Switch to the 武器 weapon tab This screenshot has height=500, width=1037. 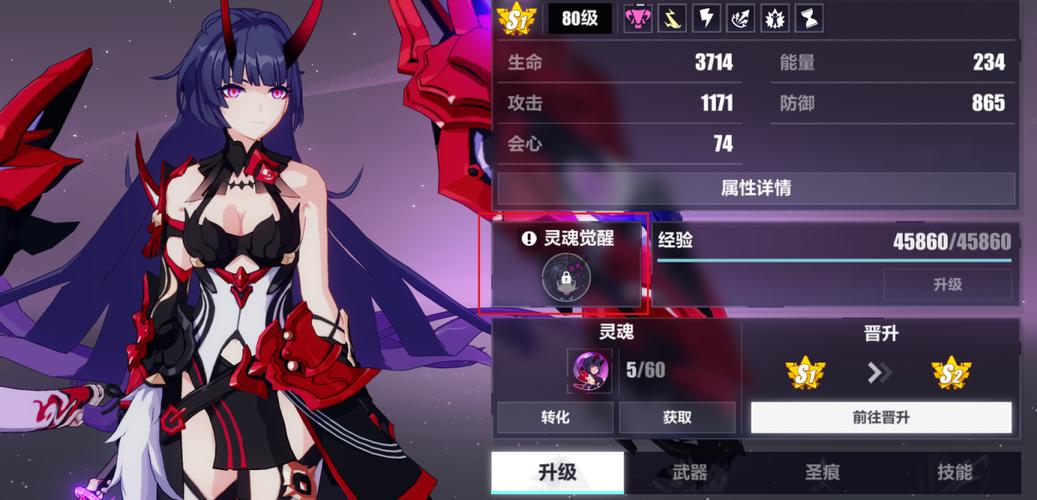click(689, 473)
